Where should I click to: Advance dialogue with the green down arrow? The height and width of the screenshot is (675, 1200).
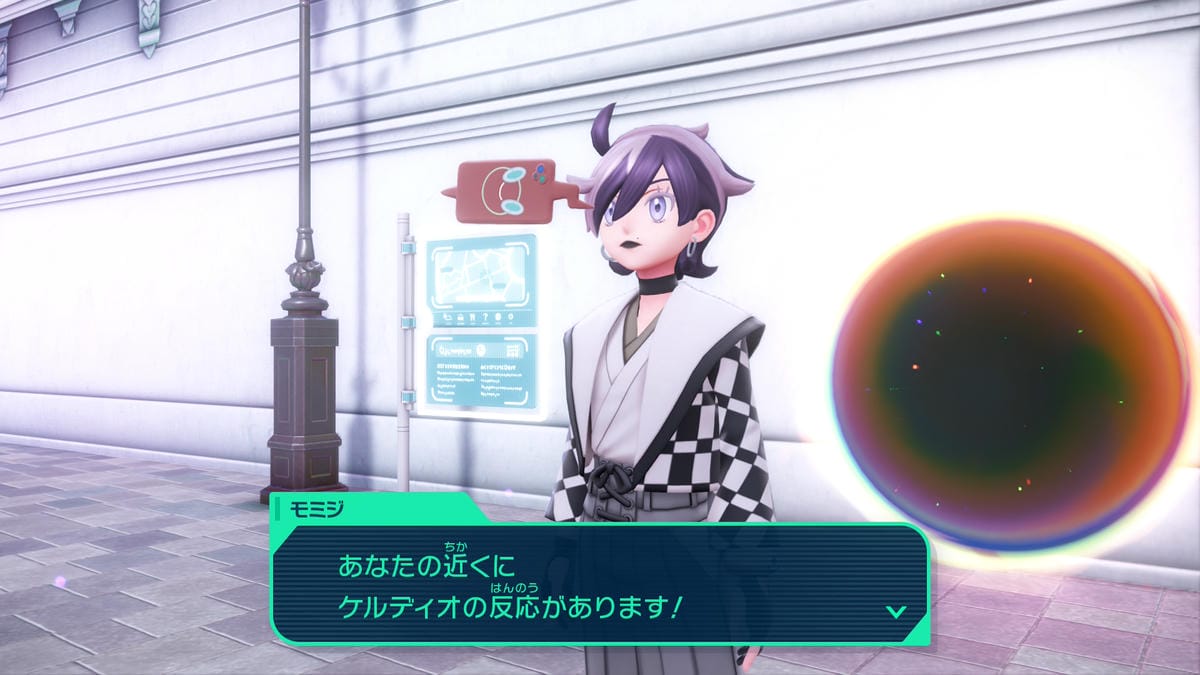[895, 611]
